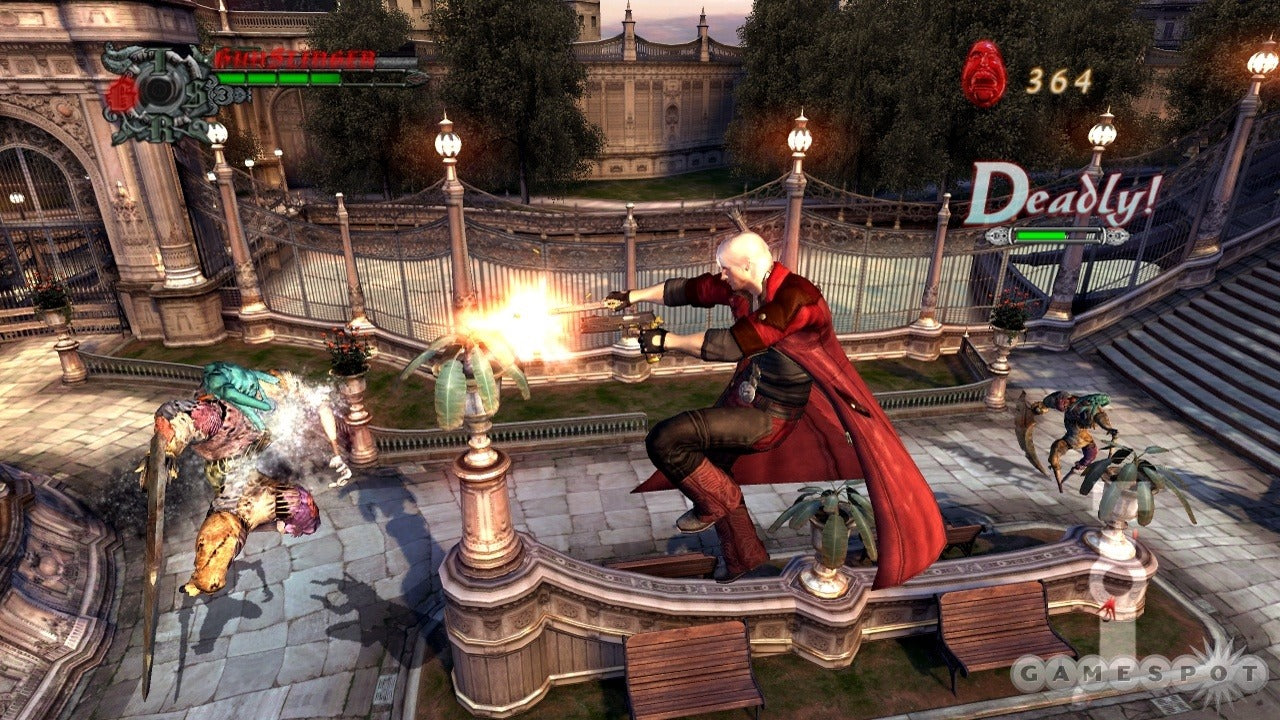The width and height of the screenshot is (1280, 720).
Task: Click the red marker near the GameSpot logo
Action: [x=1109, y=607]
